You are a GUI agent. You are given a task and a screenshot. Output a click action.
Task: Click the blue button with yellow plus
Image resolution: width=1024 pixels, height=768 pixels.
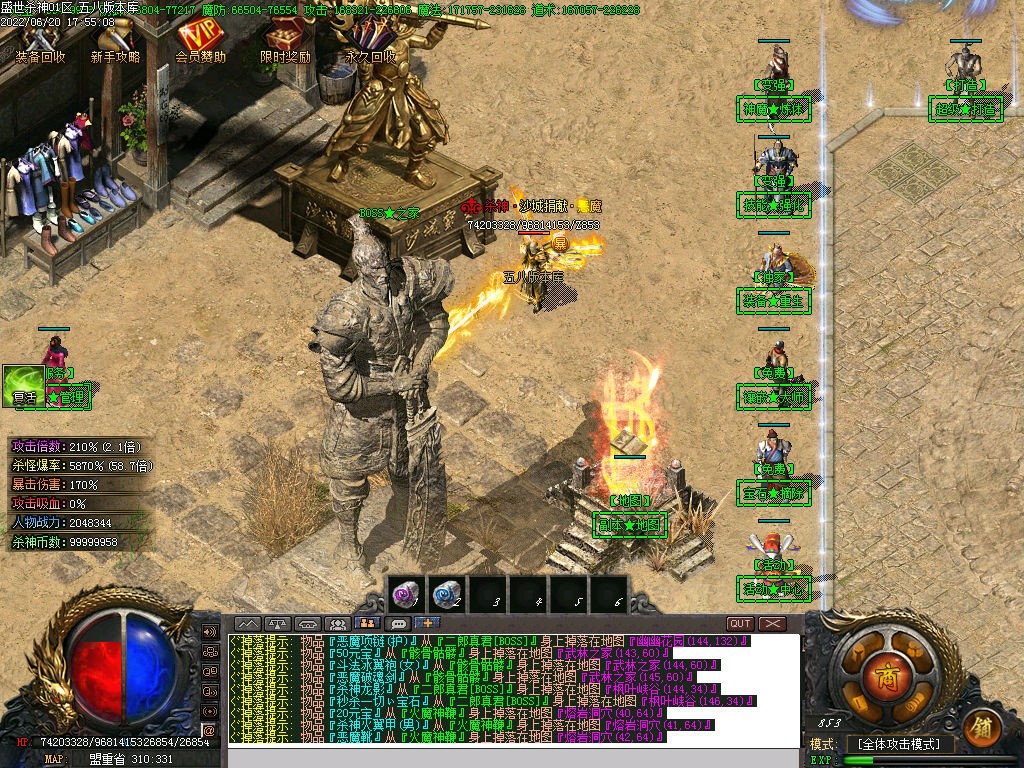[428, 623]
